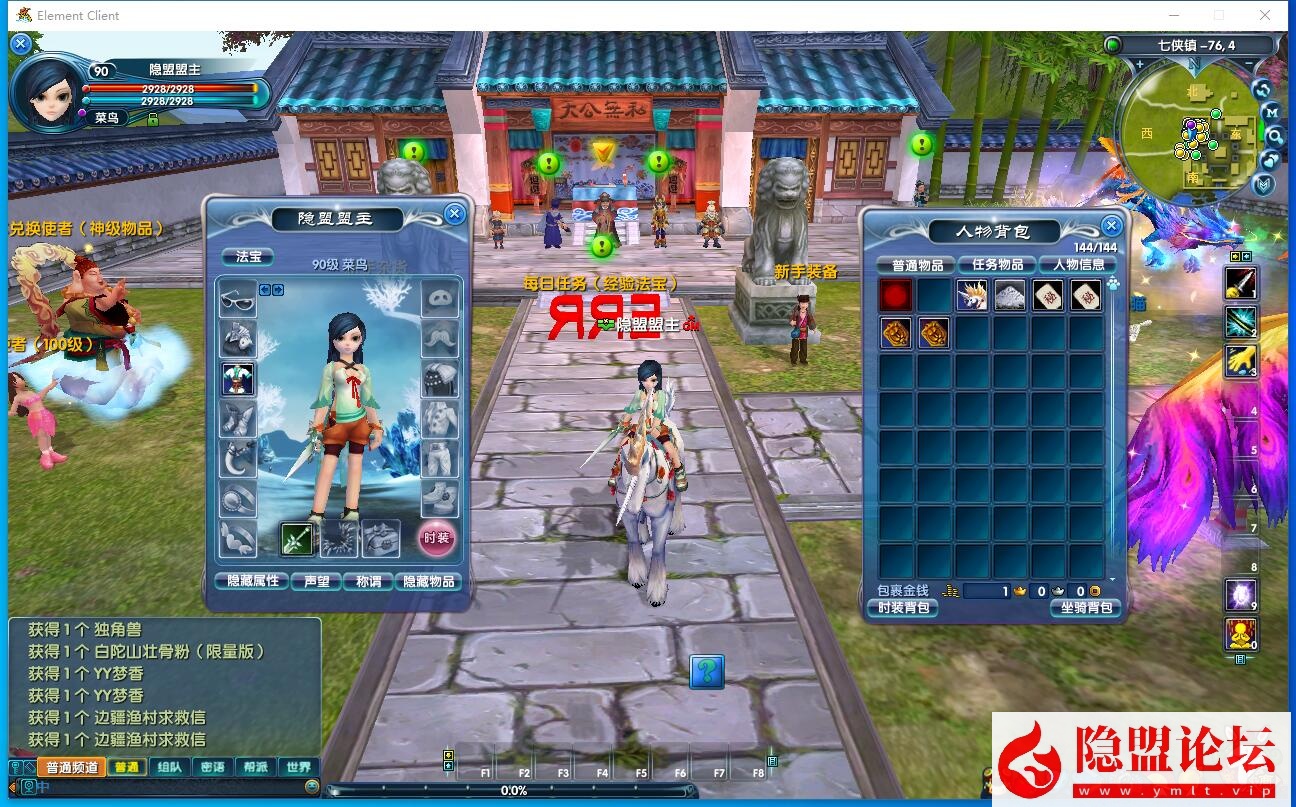Select the unicorn mount item in inventory
Viewport: 1296px width, 807px height.
click(972, 295)
